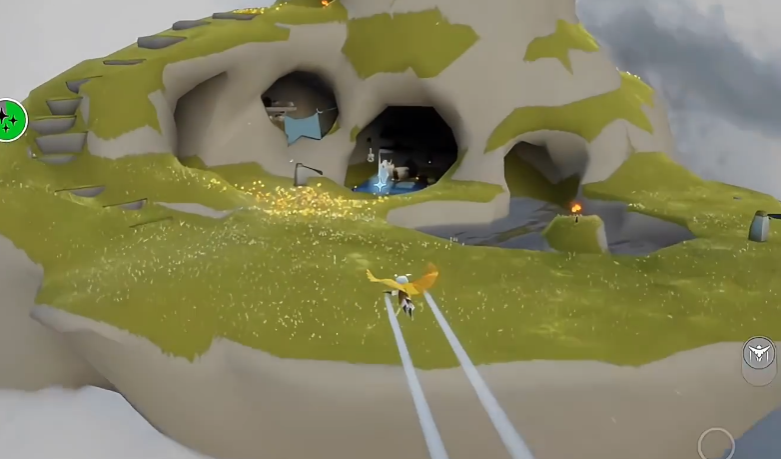The image size is (781, 459).
Task: Tap the empty circle action button
Action: pyautogui.click(x=716, y=444)
